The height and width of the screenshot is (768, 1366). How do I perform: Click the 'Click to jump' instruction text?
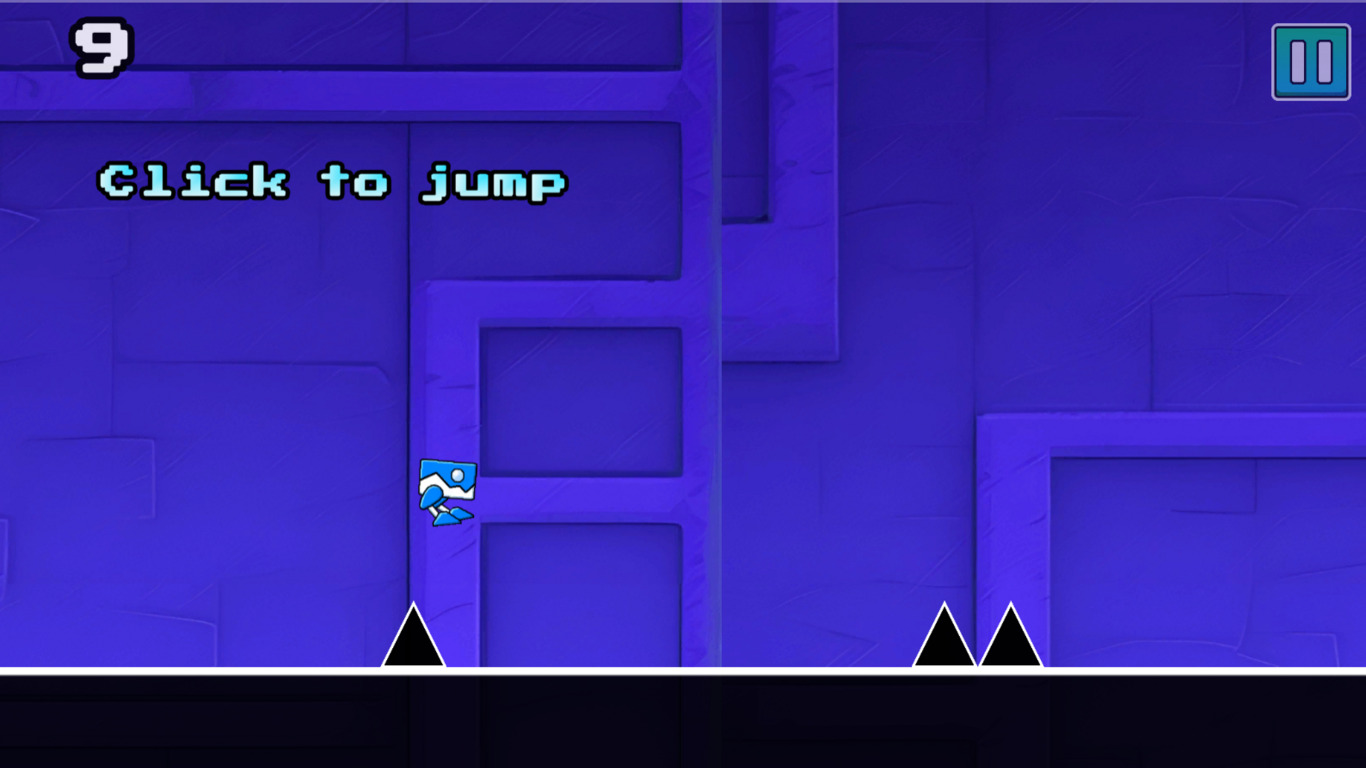pyautogui.click(x=330, y=183)
